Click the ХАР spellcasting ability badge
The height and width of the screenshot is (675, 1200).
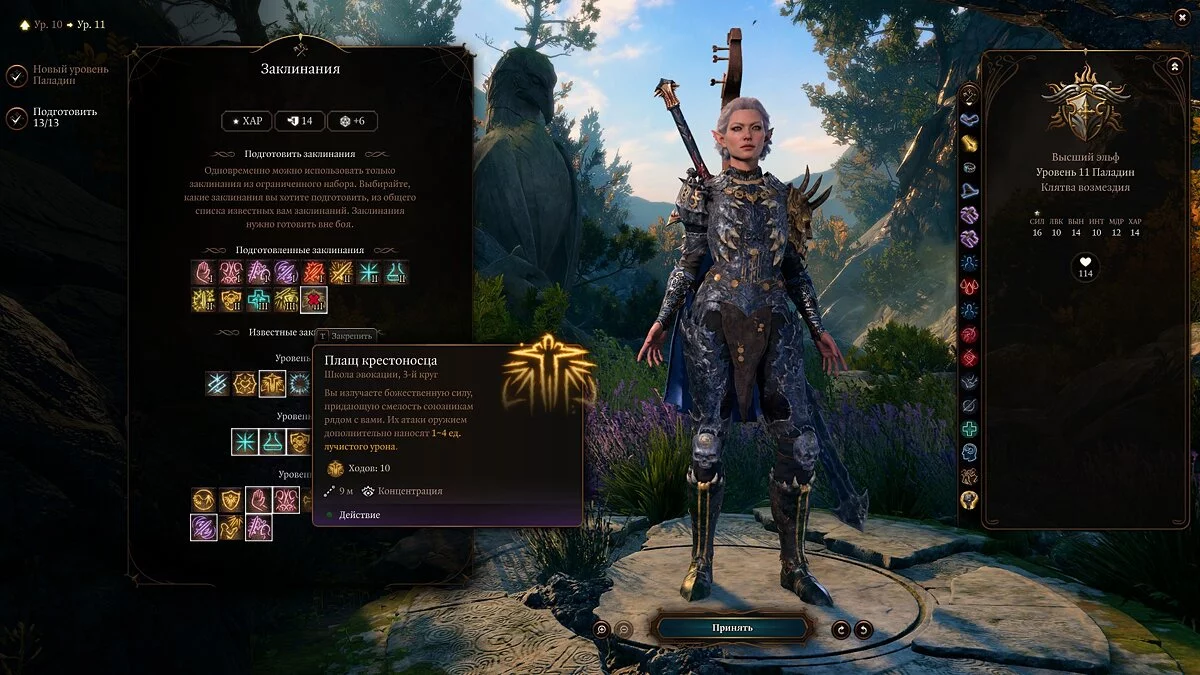pyautogui.click(x=245, y=121)
